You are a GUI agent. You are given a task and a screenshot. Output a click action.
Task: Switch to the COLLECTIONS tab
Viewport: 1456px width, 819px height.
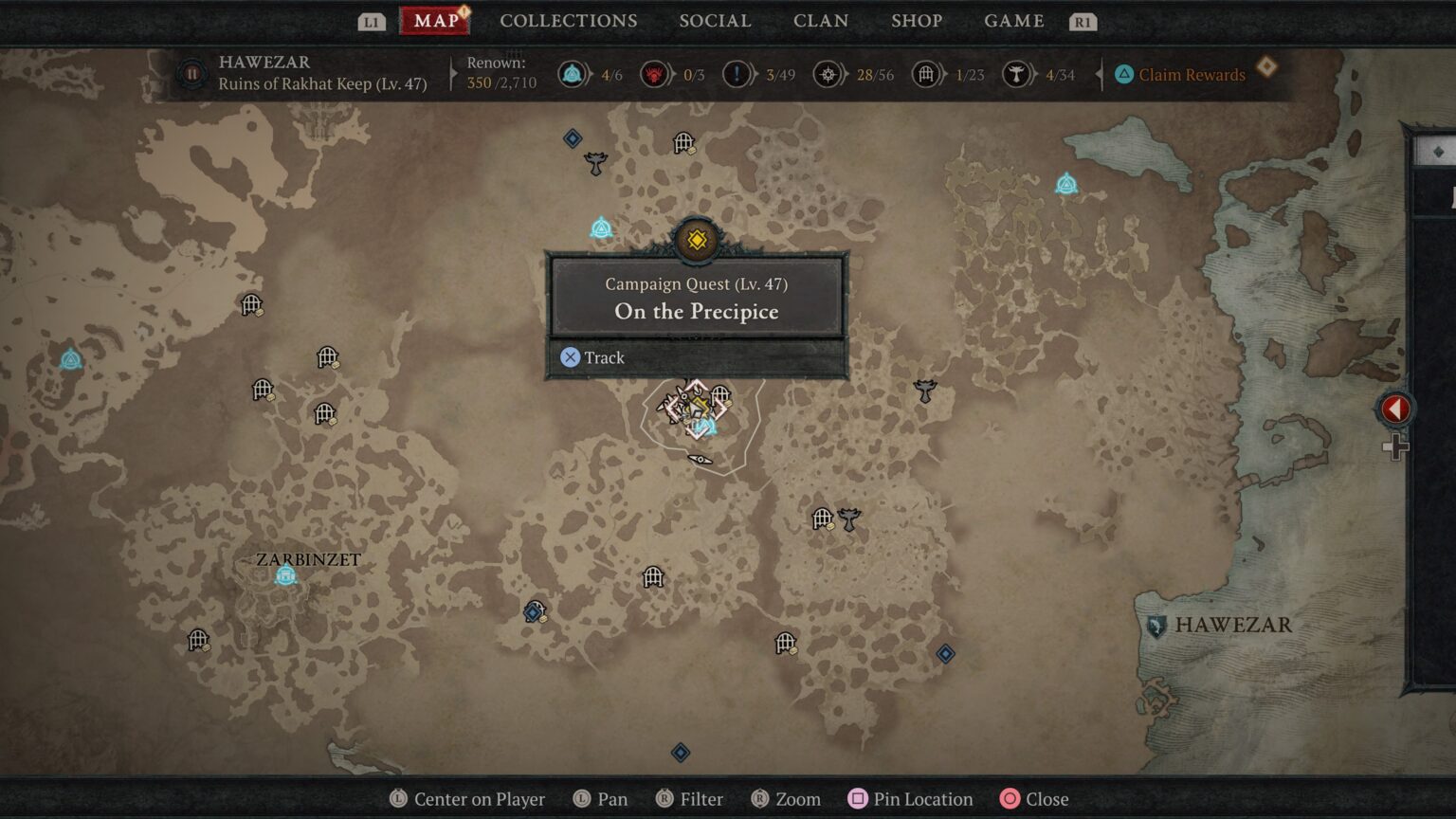(x=568, y=20)
